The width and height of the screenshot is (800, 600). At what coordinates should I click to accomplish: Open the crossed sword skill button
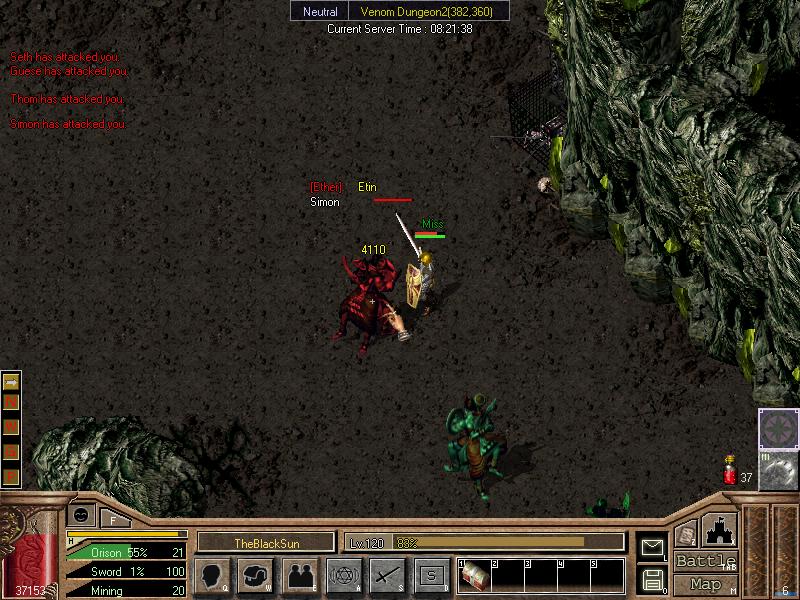click(x=387, y=576)
